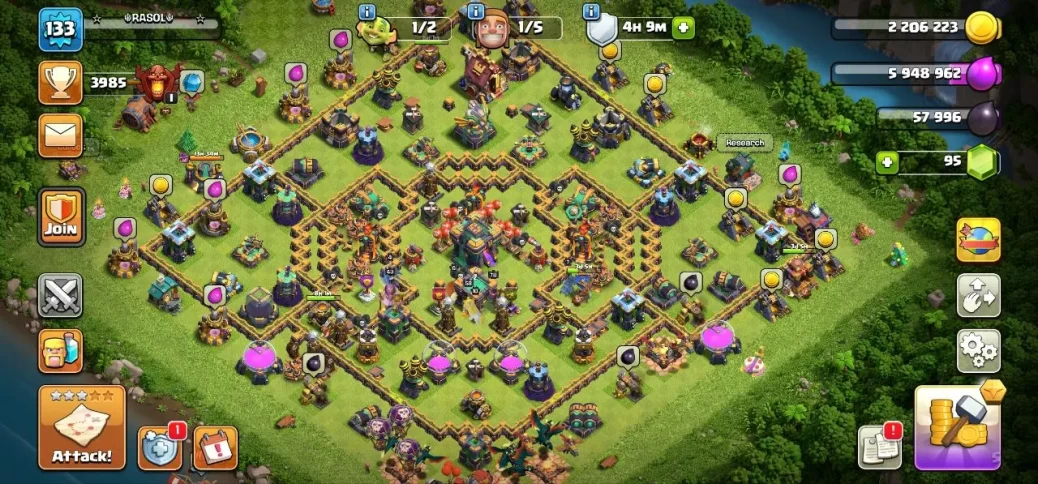Screen dimensions: 1038x484
Task: Open the Season Pass challenges icon
Action: 978,240
